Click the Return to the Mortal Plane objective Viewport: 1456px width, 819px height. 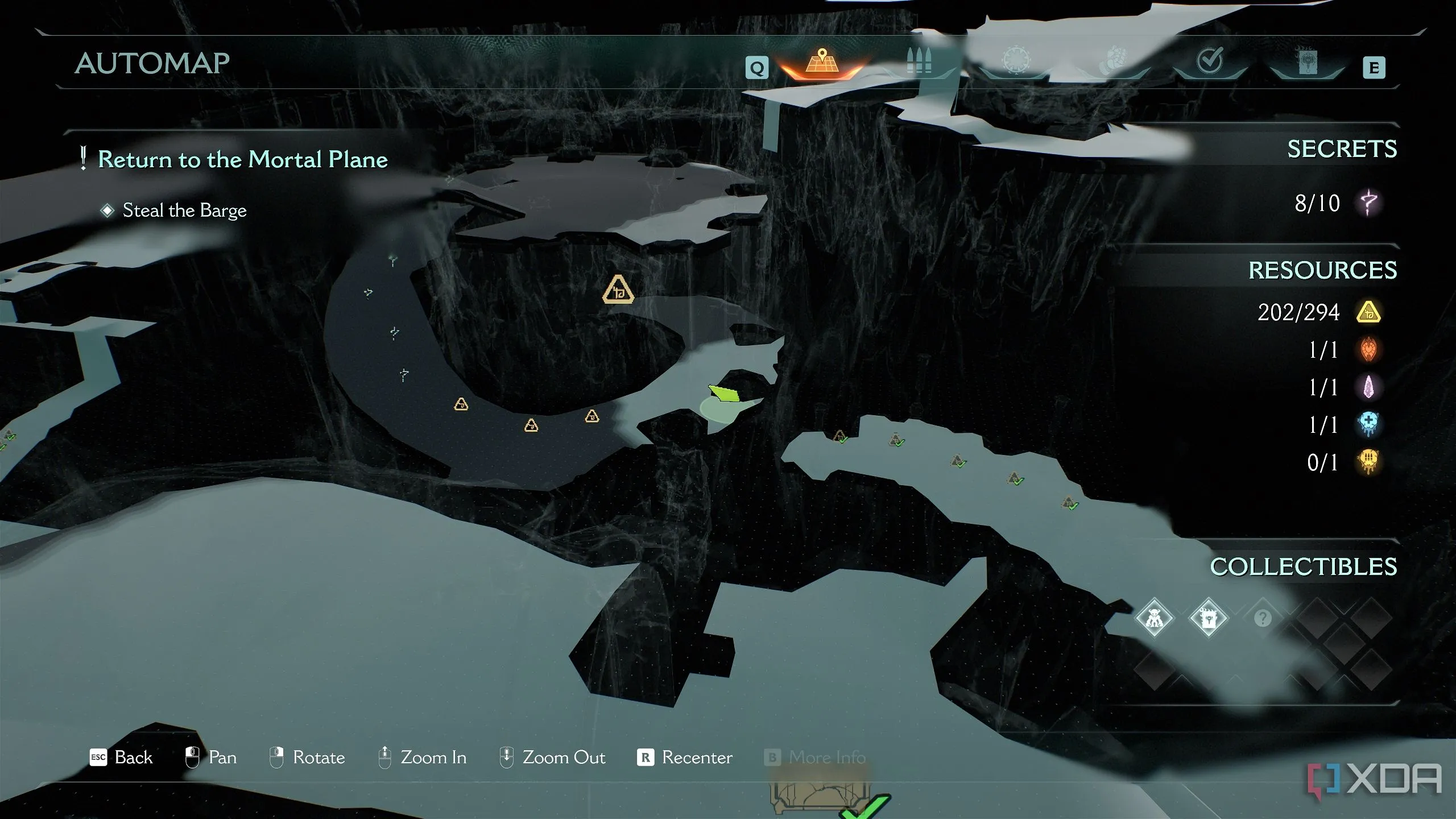pyautogui.click(x=242, y=159)
